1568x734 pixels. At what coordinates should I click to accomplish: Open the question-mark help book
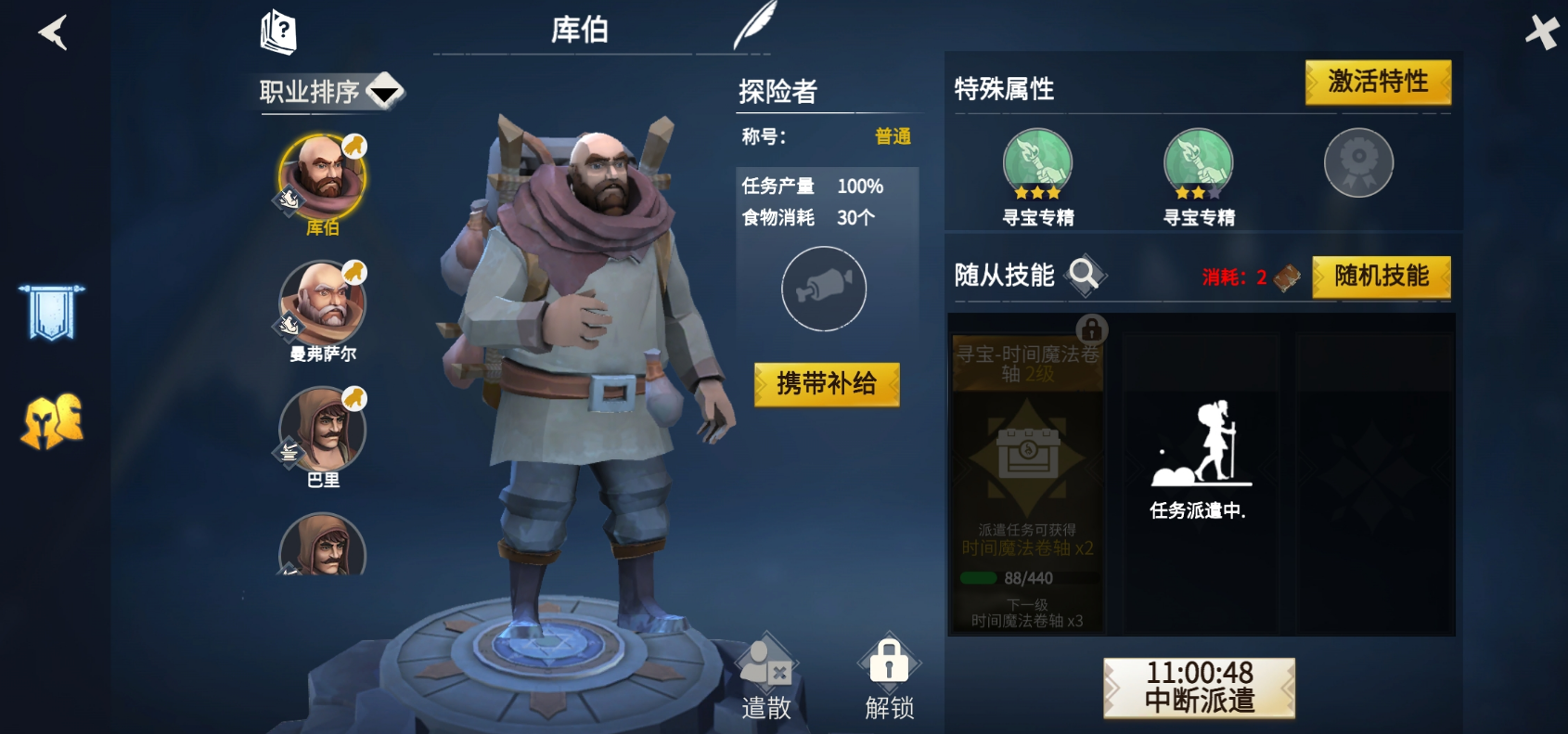(x=278, y=32)
